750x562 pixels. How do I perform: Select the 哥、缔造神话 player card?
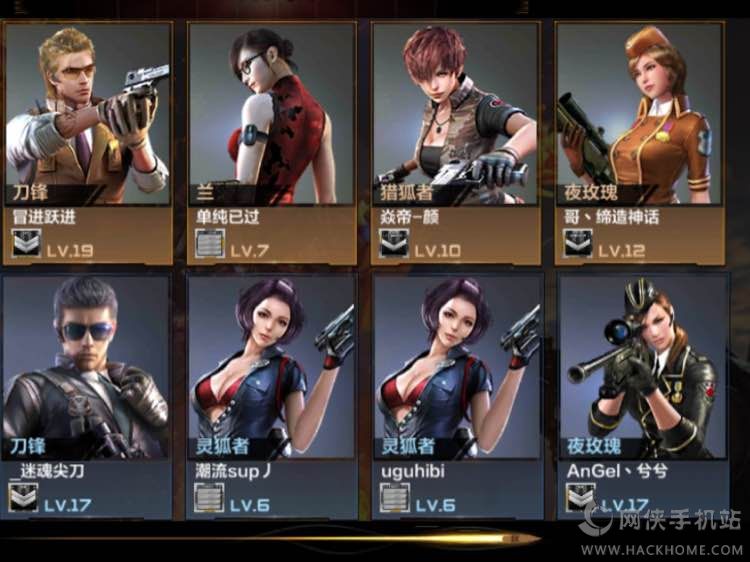tap(641, 142)
